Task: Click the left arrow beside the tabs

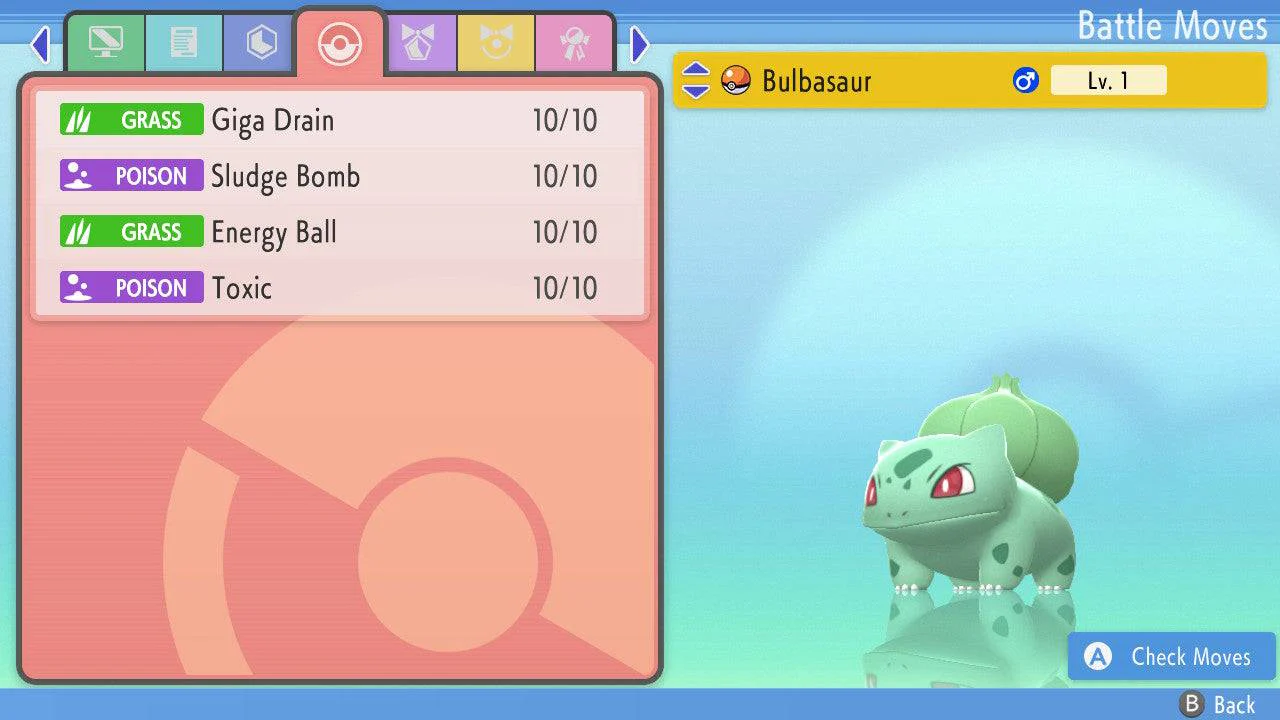Action: [40, 44]
